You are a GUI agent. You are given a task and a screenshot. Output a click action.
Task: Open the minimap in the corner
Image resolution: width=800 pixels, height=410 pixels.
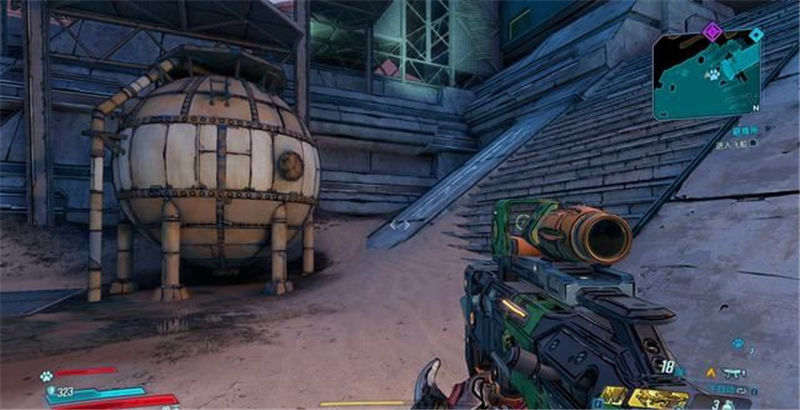[x=707, y=76]
